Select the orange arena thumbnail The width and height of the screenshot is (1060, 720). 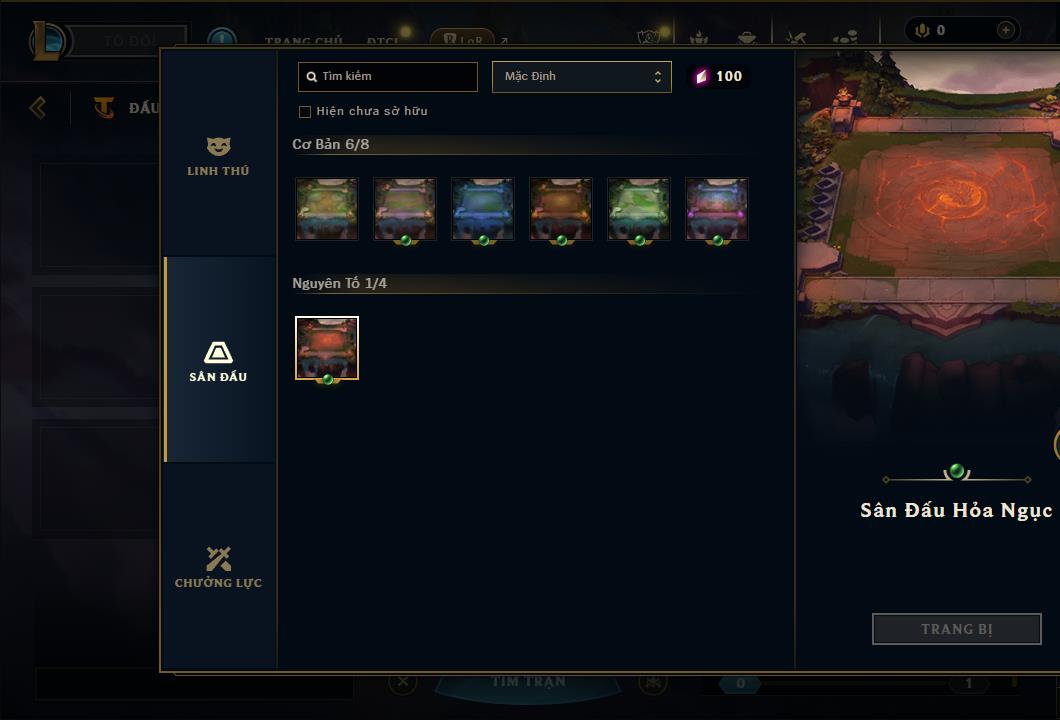tap(561, 209)
